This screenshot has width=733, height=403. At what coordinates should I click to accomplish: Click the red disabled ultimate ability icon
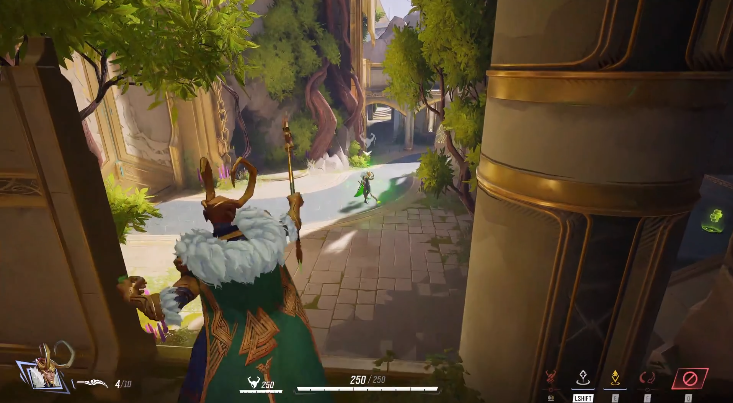pyautogui.click(x=689, y=379)
